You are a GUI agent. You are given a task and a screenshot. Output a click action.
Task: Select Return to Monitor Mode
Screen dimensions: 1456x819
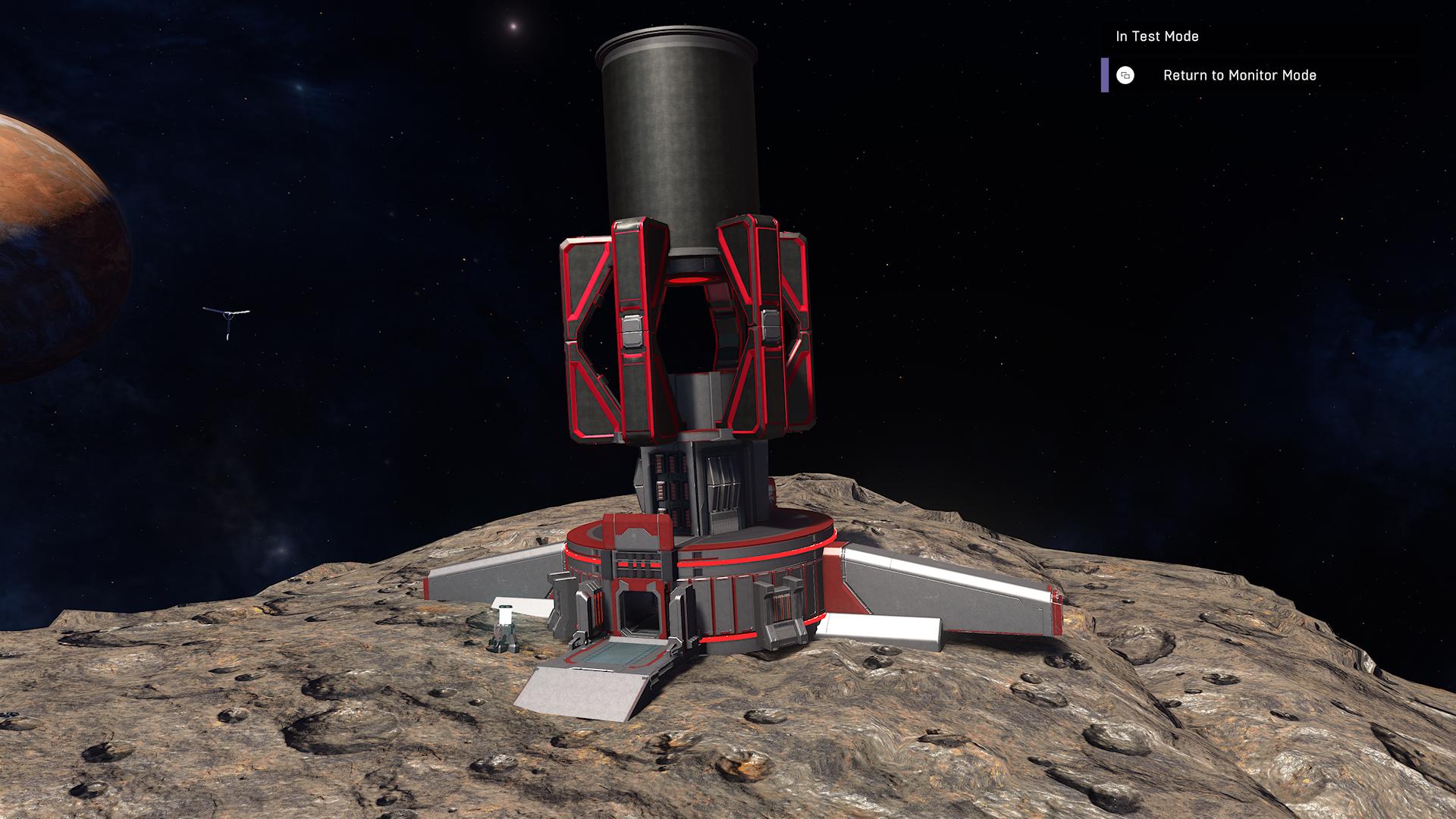click(x=1238, y=75)
